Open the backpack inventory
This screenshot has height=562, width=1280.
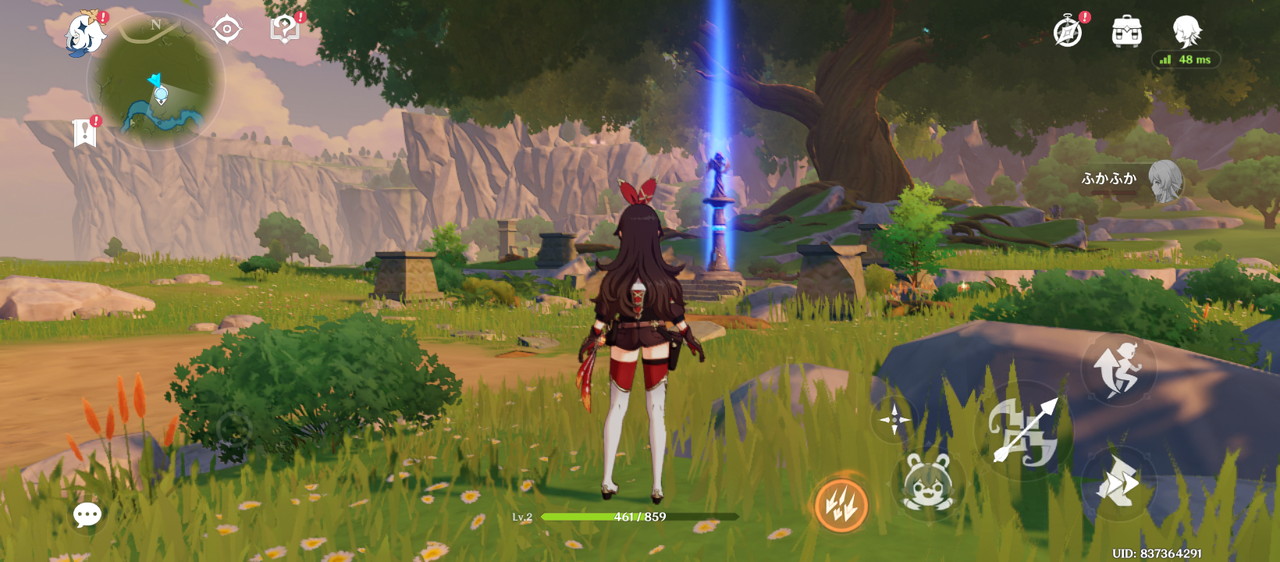pos(1127,31)
